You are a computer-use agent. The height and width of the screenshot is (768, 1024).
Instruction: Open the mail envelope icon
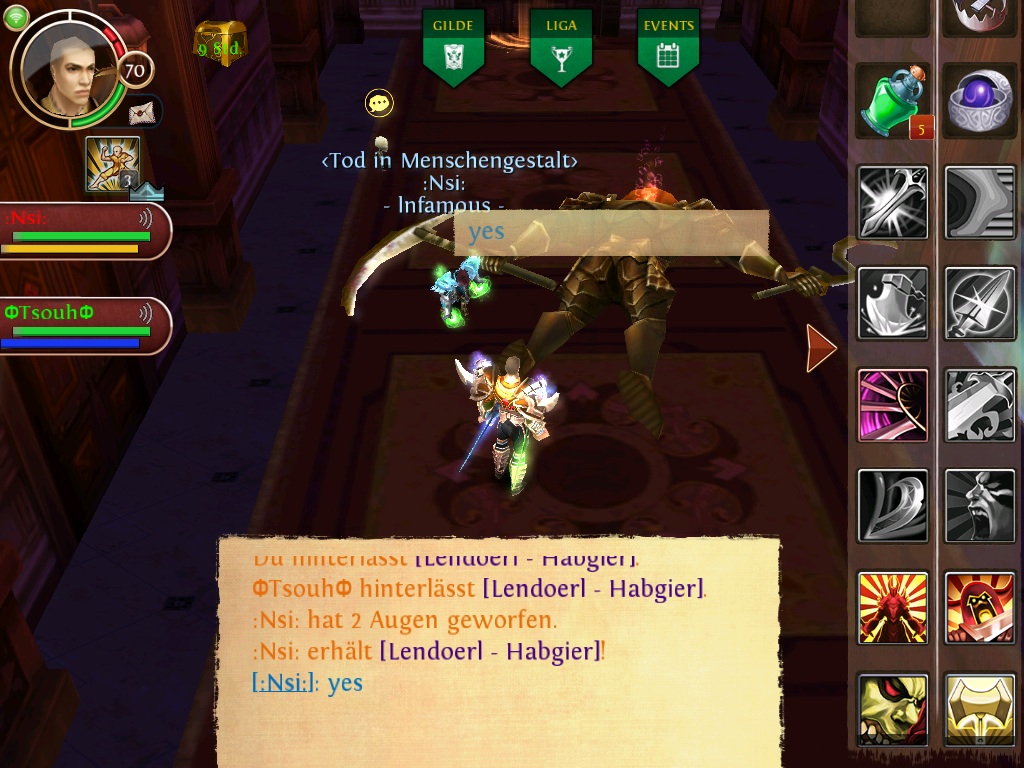coord(144,110)
